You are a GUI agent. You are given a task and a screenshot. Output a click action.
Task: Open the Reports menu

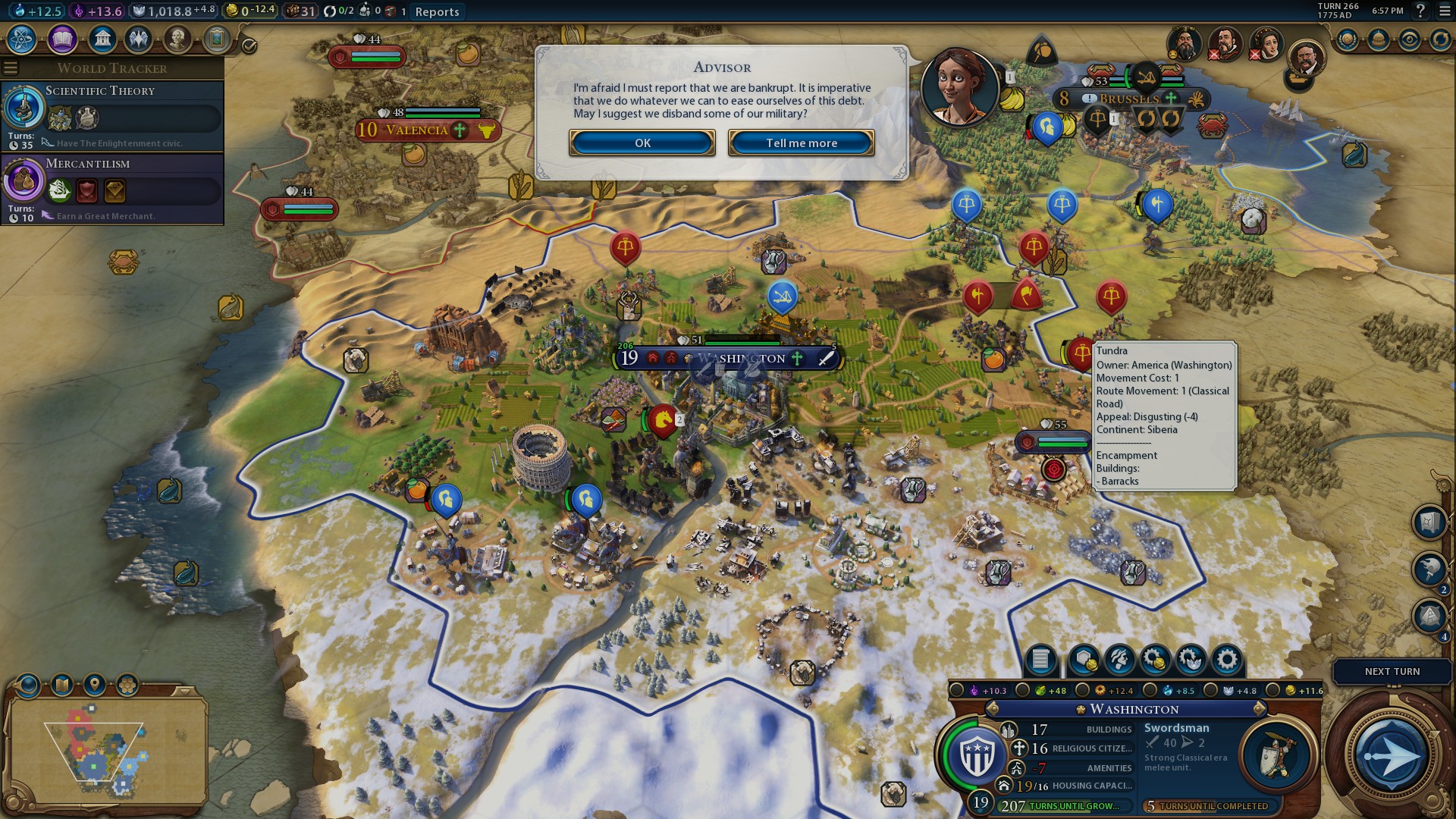(x=438, y=12)
